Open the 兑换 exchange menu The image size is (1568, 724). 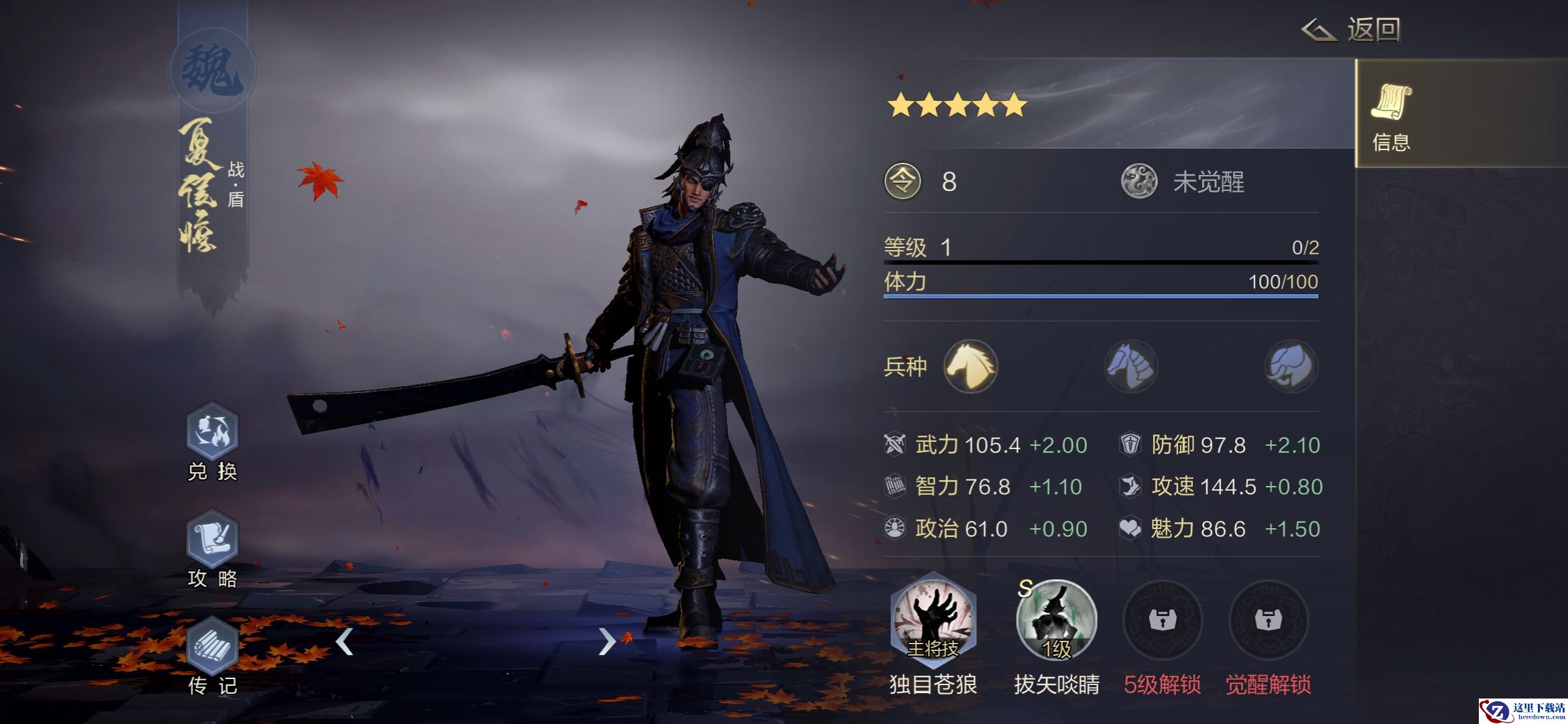tap(212, 433)
